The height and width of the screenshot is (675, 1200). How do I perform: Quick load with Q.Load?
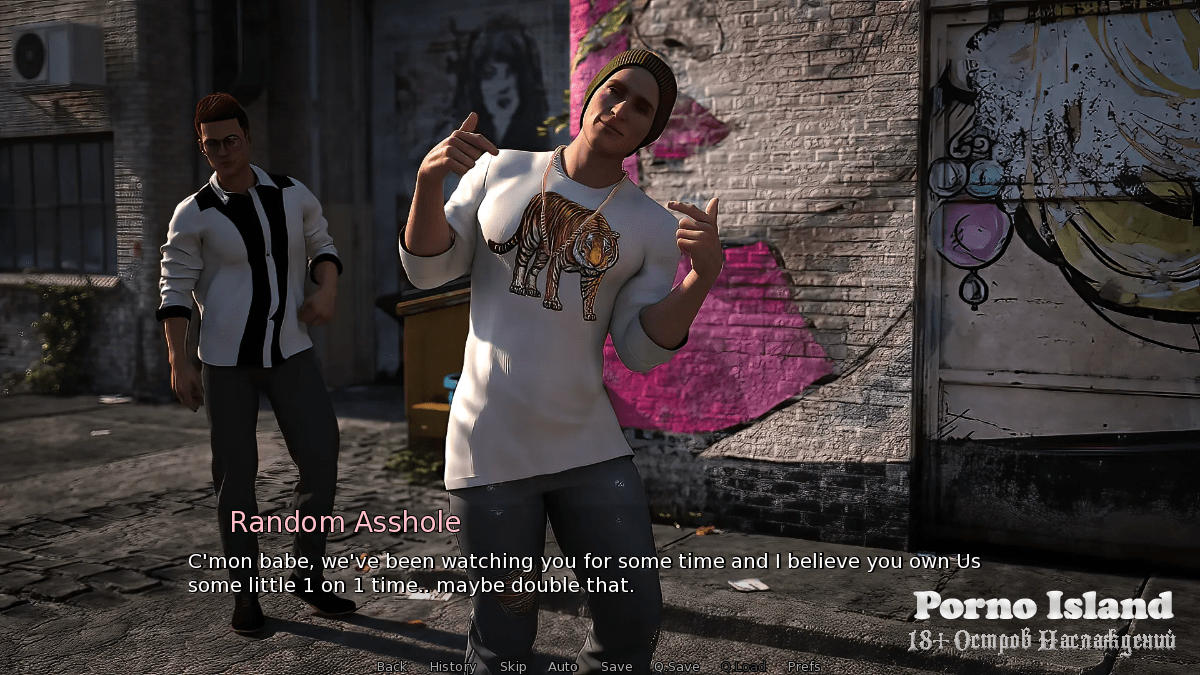pos(743,666)
